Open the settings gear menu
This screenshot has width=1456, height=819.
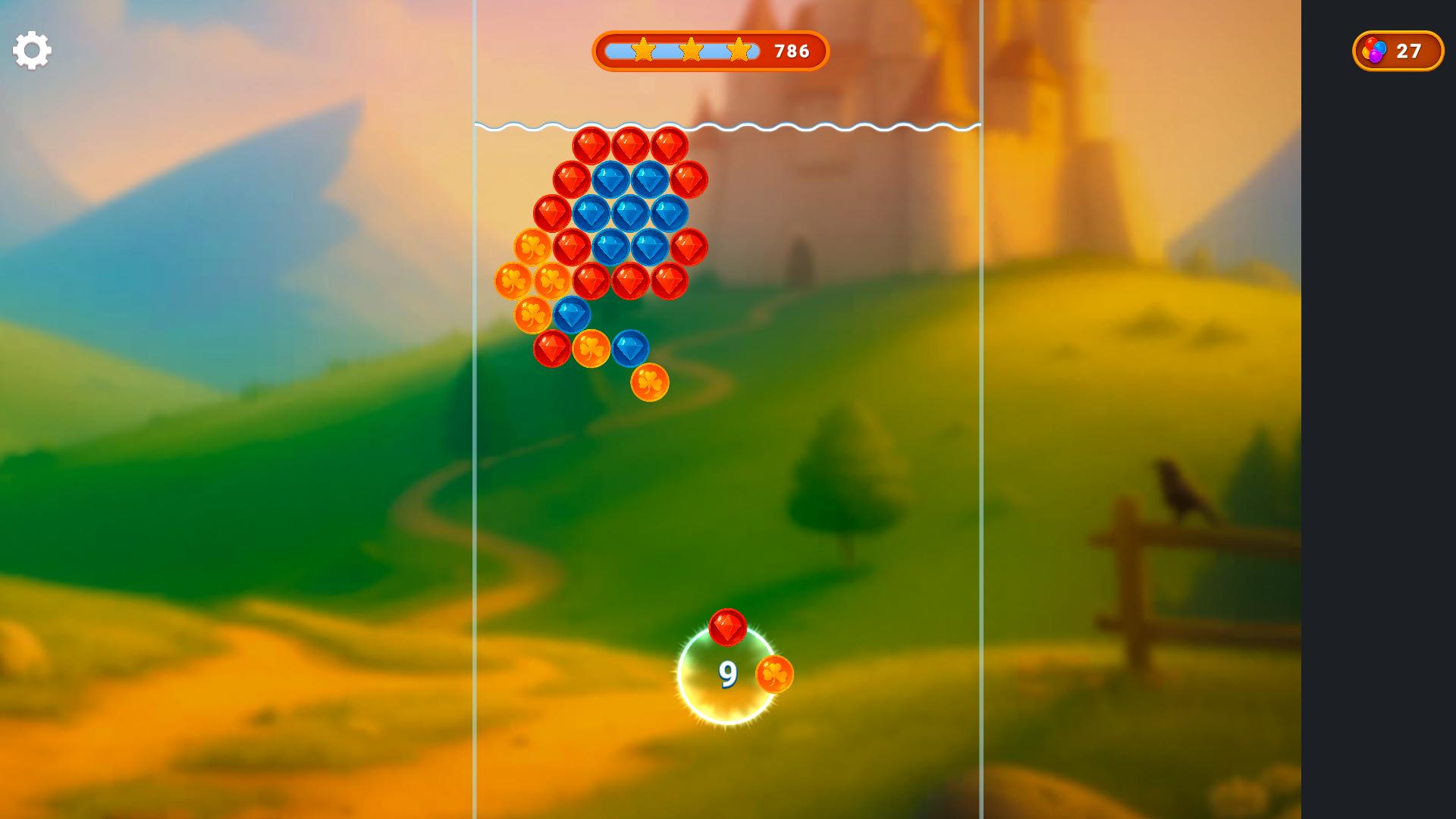point(30,50)
